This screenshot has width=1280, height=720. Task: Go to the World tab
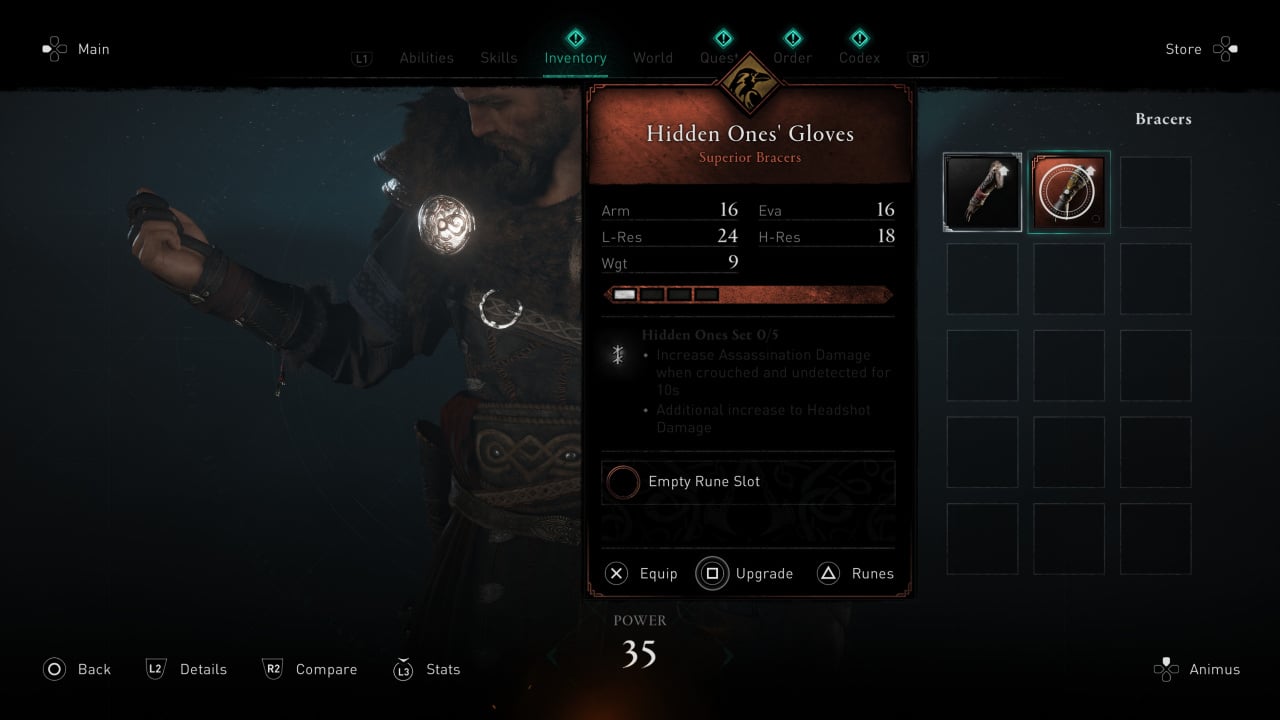tap(653, 58)
